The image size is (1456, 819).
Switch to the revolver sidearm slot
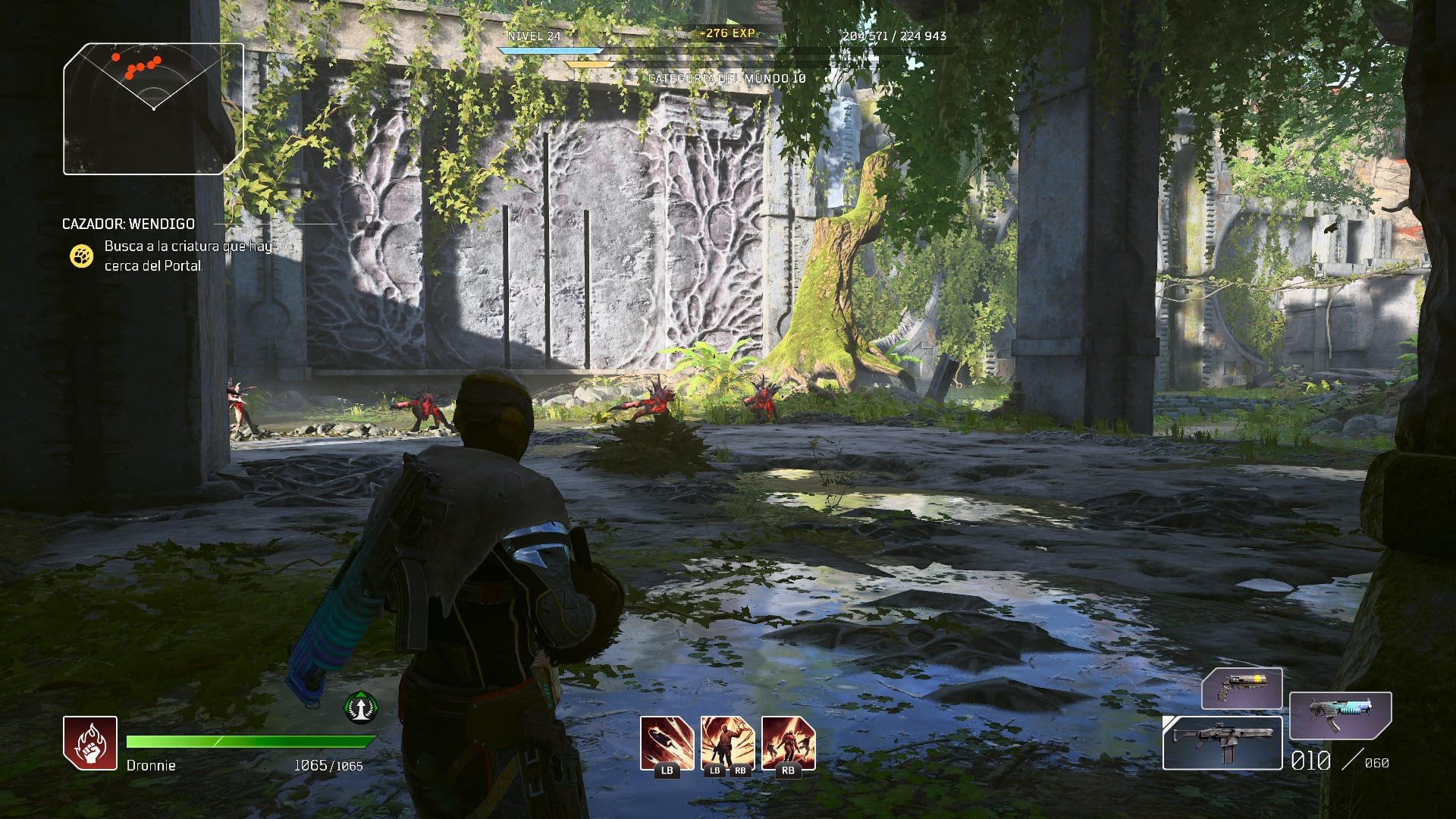click(x=1241, y=689)
